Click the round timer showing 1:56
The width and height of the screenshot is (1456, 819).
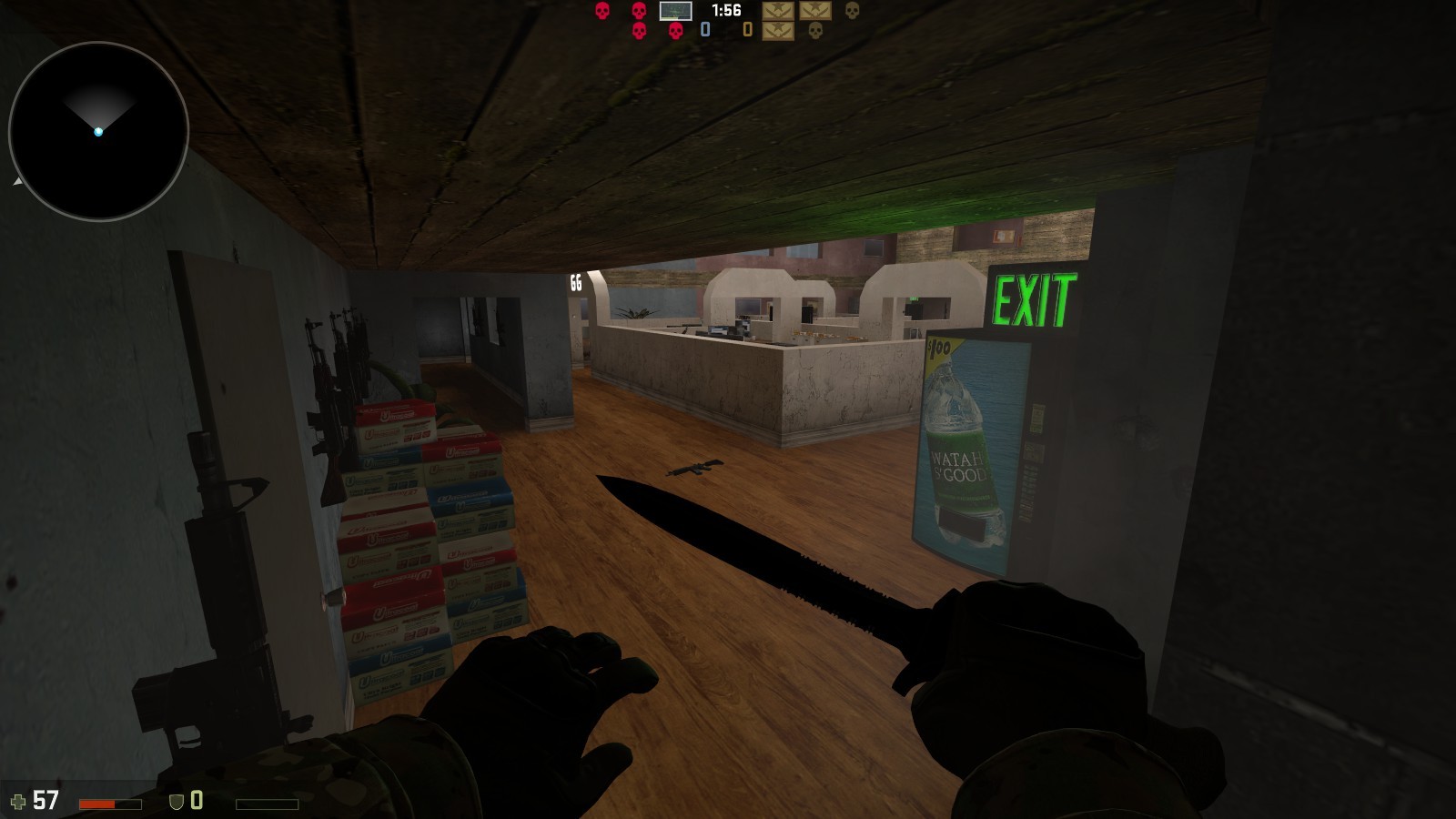coord(726,11)
